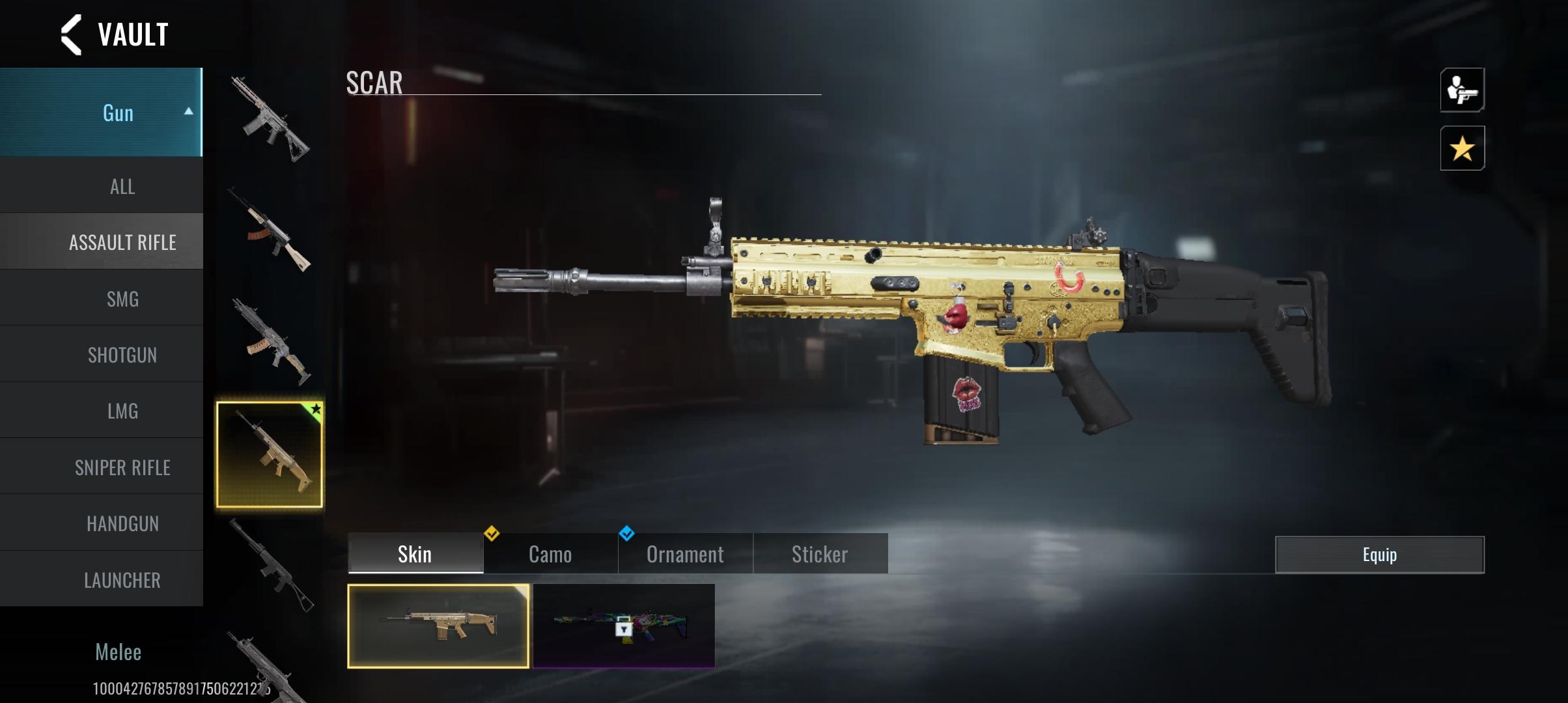Screen dimensions: 1568x703
Task: Select the HANDGUN category
Action: click(x=122, y=523)
